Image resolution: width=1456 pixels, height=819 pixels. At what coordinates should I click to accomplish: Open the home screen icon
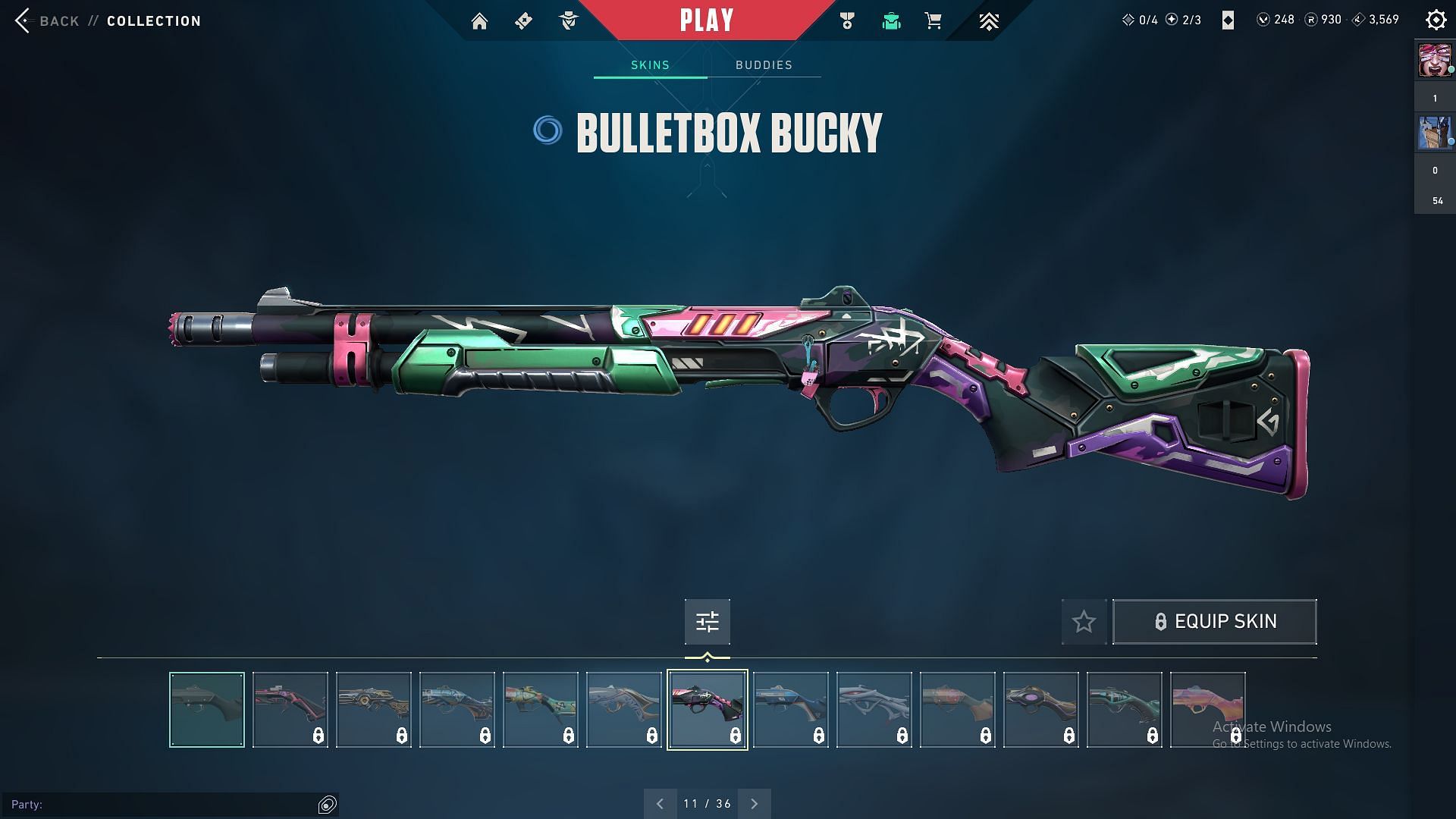479,21
